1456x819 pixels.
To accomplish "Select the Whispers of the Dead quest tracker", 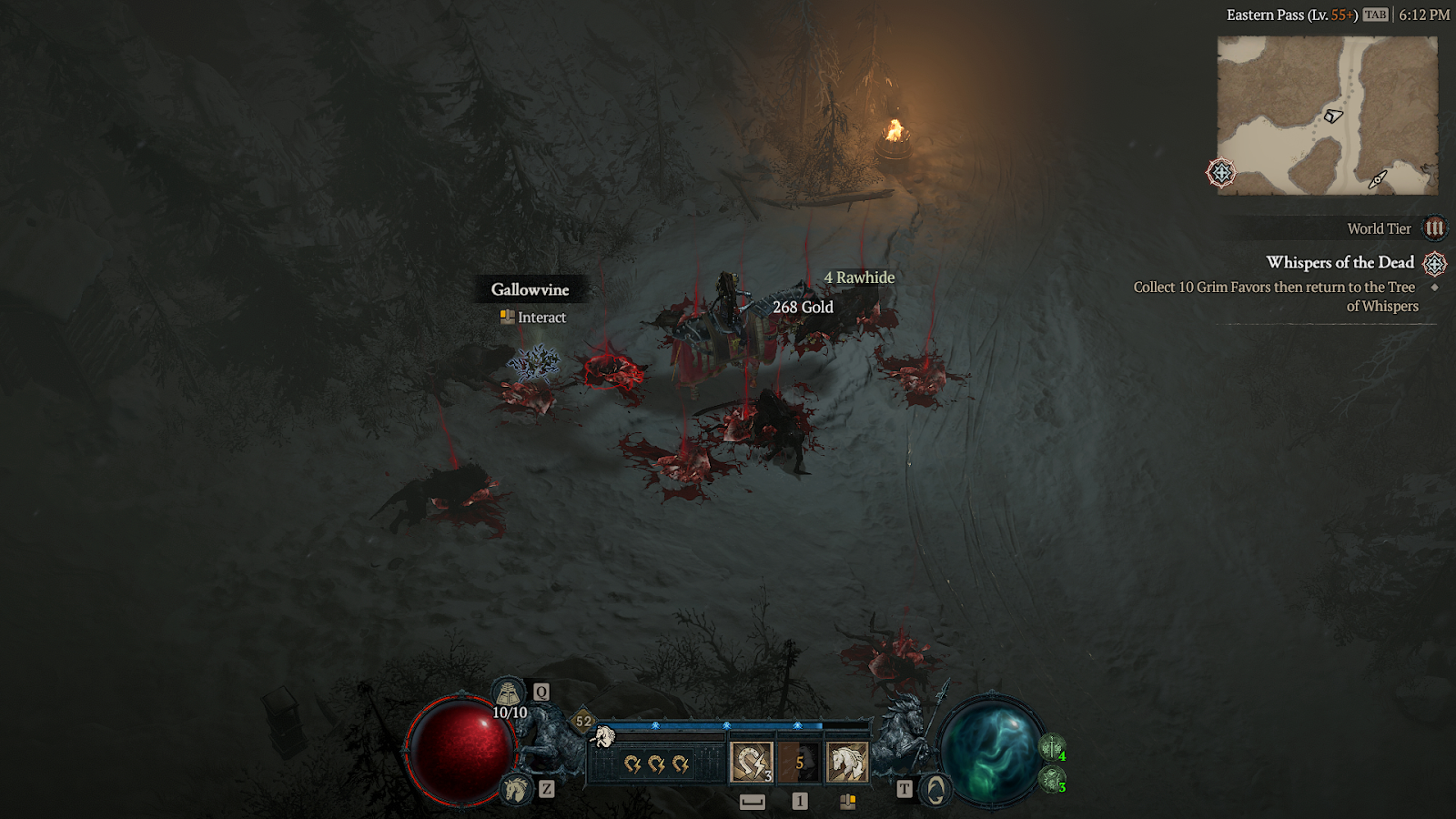I will pyautogui.click(x=1340, y=263).
